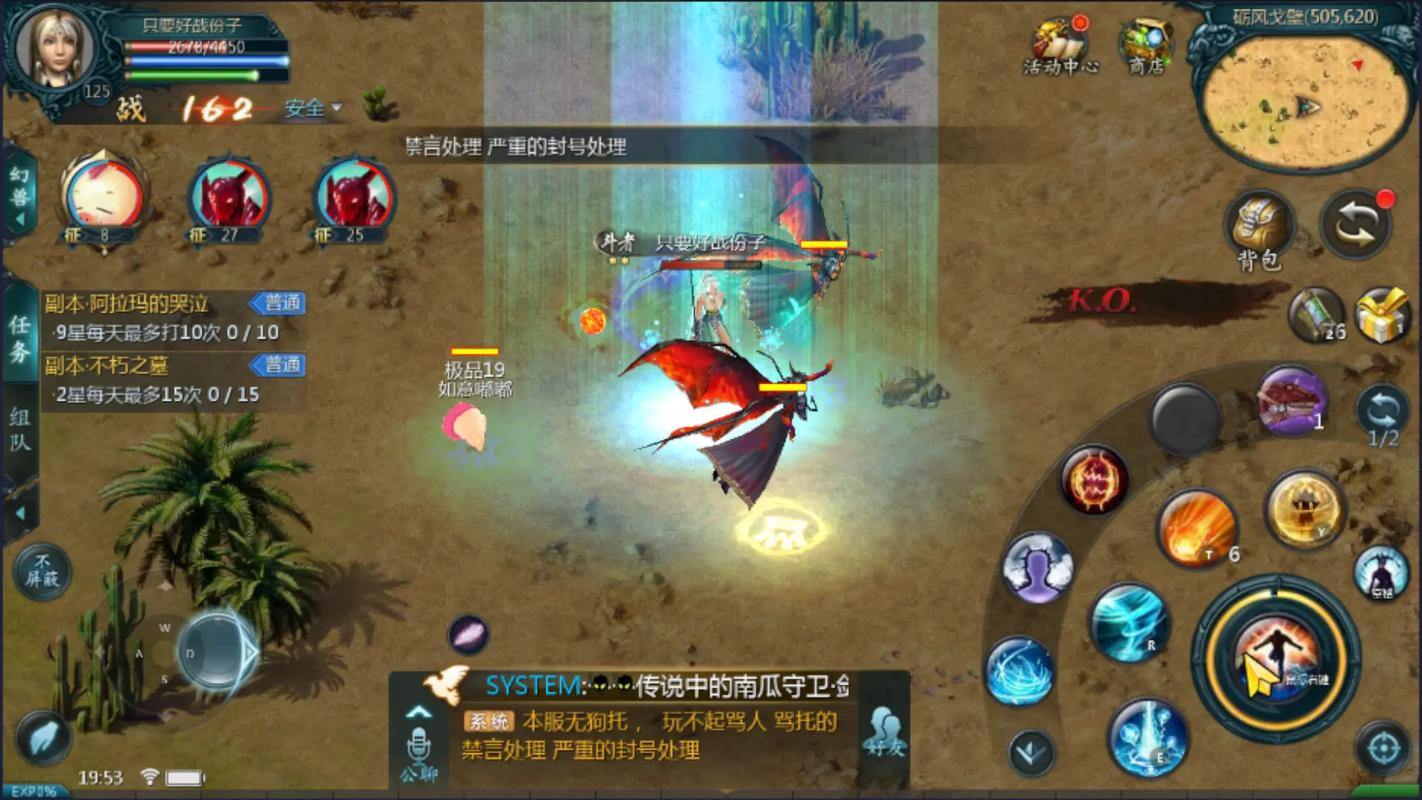1422x800 pixels.
Task: Expand the chat window with the chevron
Action: pyautogui.click(x=419, y=710)
